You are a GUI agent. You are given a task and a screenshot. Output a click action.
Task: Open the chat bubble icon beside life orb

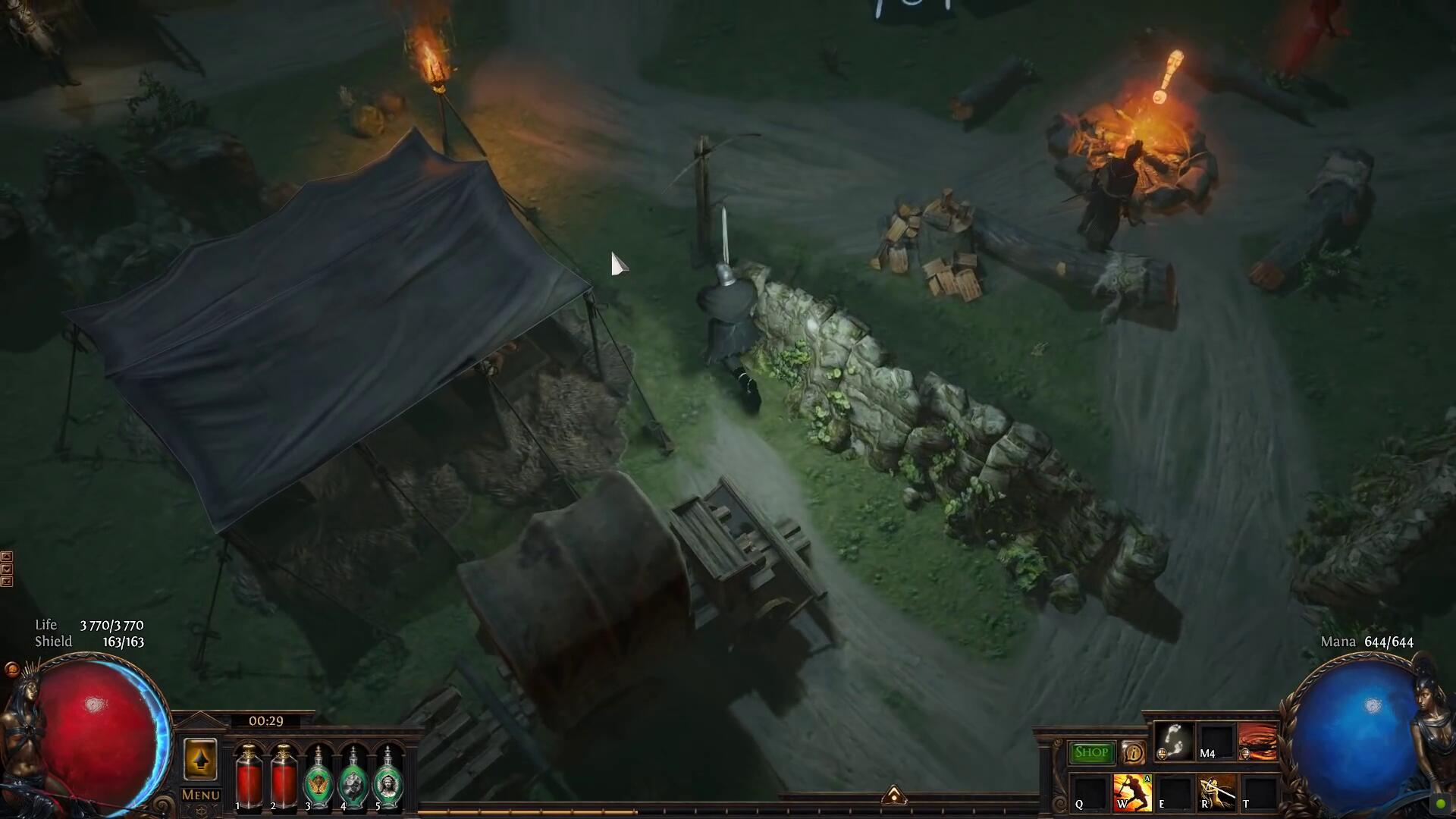11,669
